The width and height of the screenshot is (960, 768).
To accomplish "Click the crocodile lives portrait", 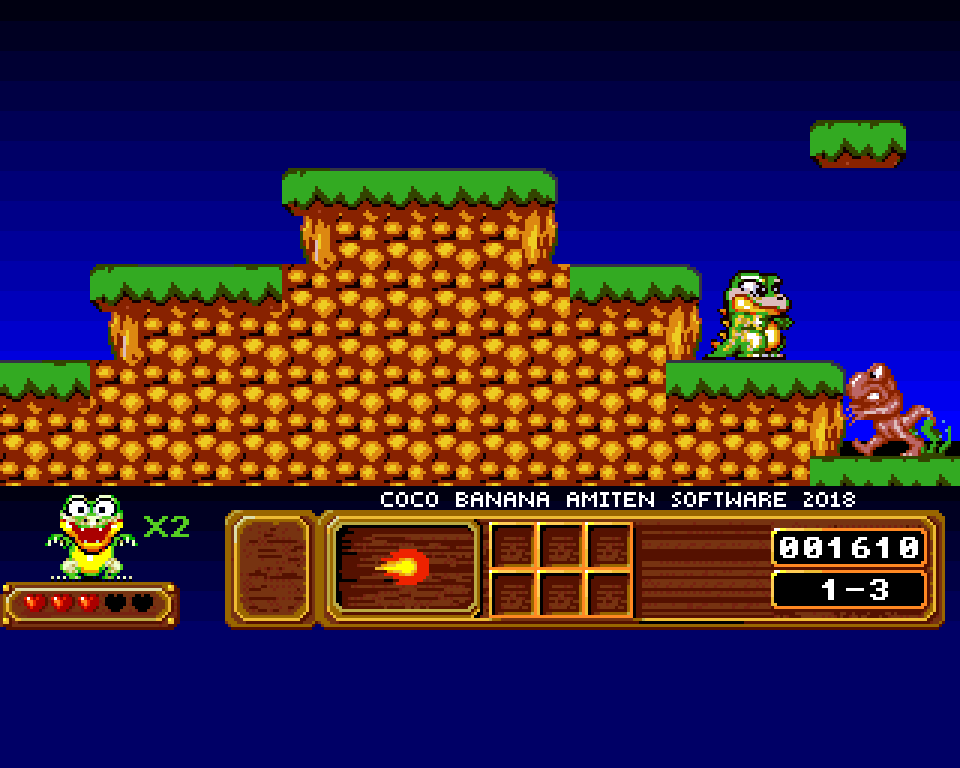I will click(91, 536).
